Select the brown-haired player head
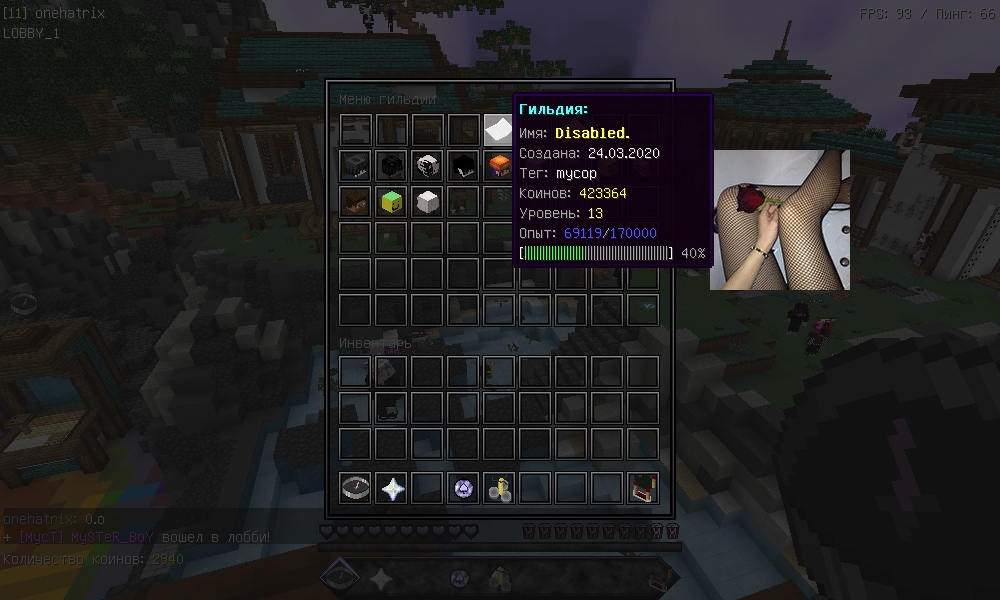1000x600 pixels. (x=355, y=201)
